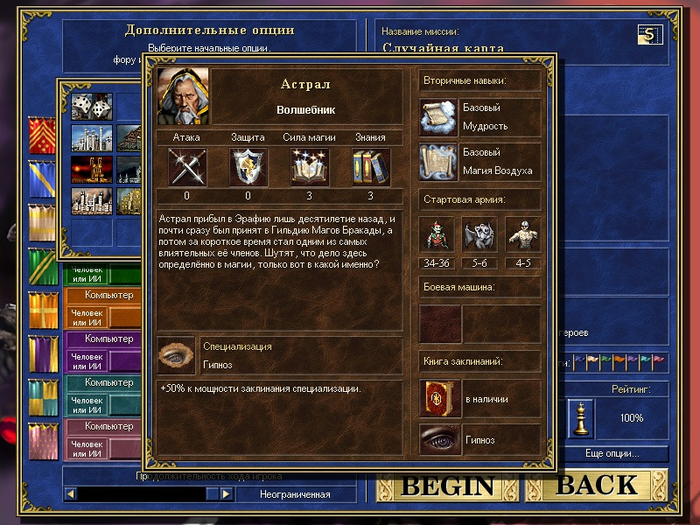This screenshot has width=700, height=525.
Task: Click the gremlin stack of 34-36
Action: [438, 233]
